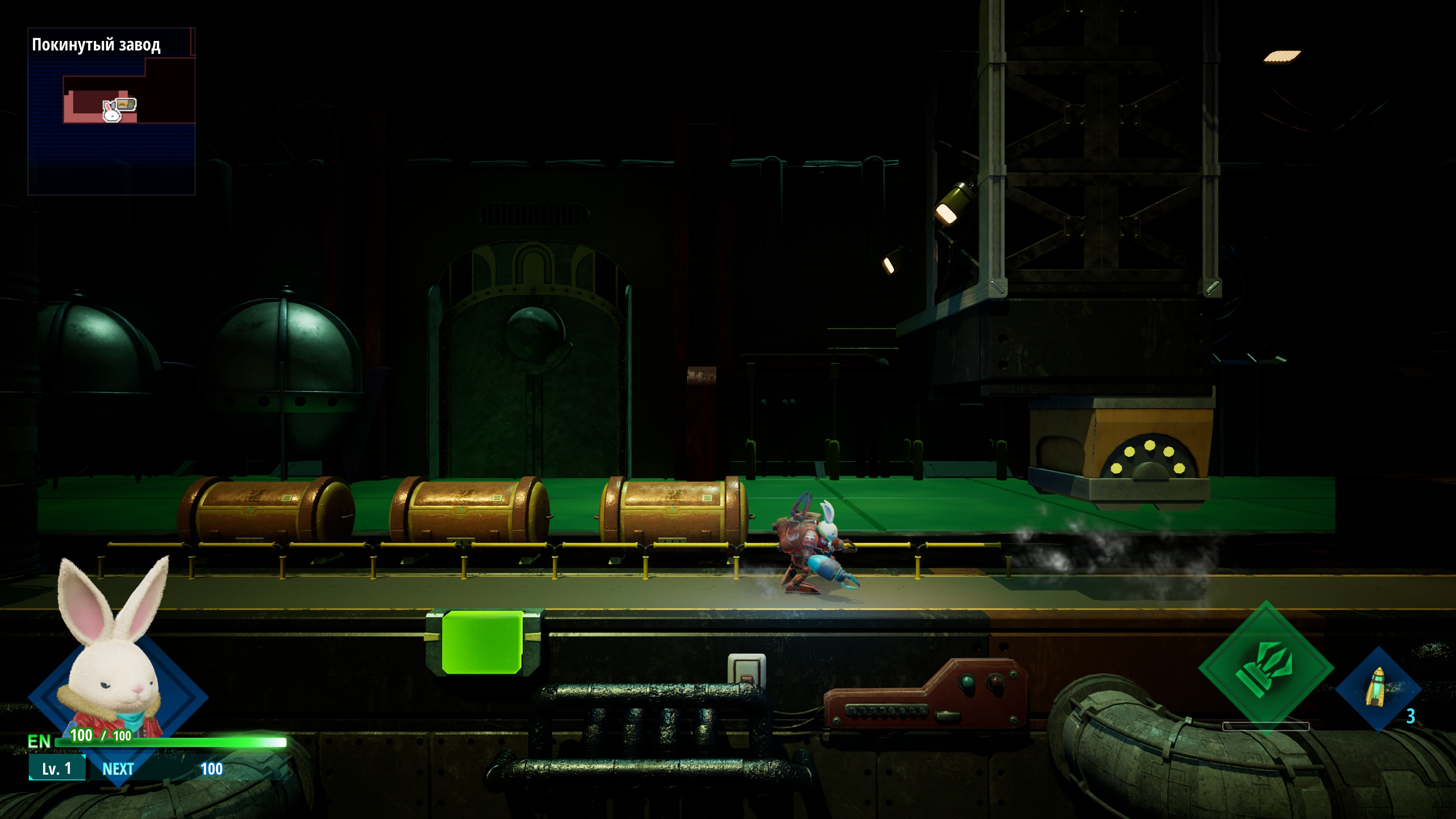Activate the green drill fist weapon icon
The image size is (1456, 819).
tap(1266, 667)
